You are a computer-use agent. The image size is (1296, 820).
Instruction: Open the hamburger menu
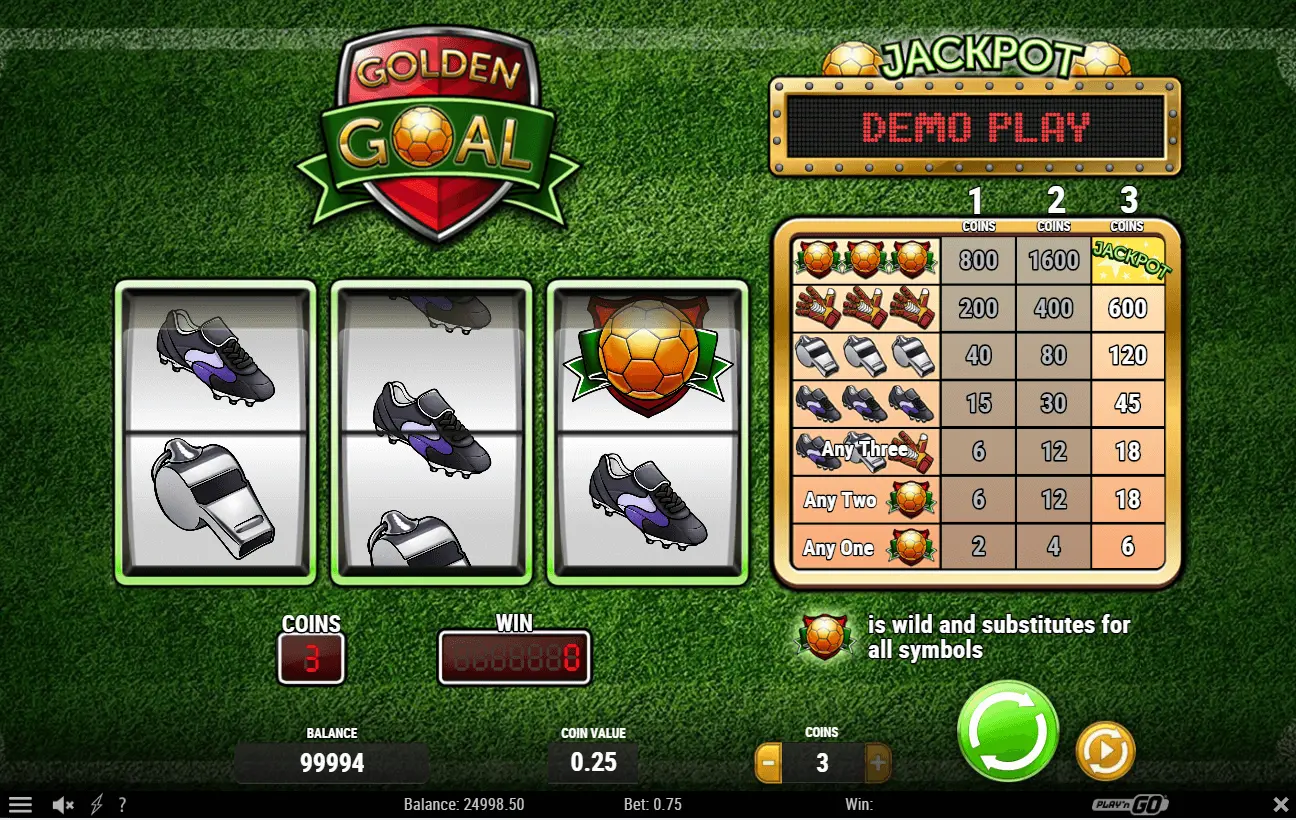click(20, 804)
